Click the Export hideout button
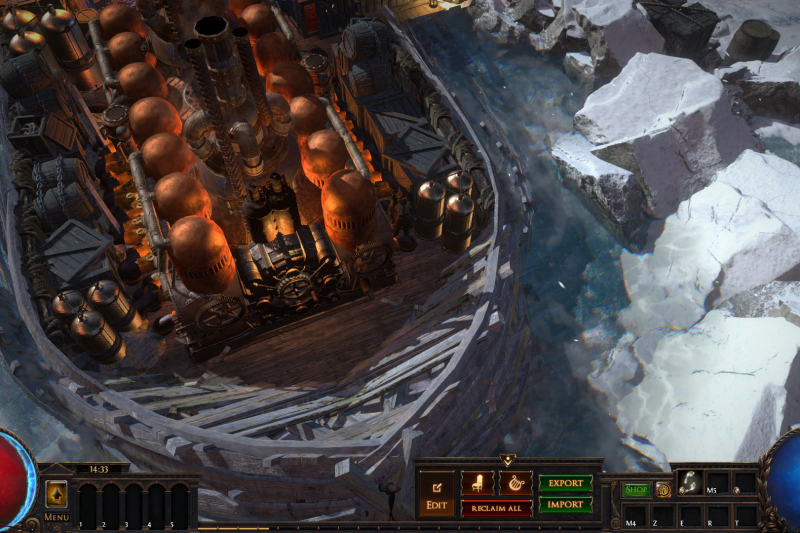Image resolution: width=800 pixels, height=533 pixels. (565, 483)
